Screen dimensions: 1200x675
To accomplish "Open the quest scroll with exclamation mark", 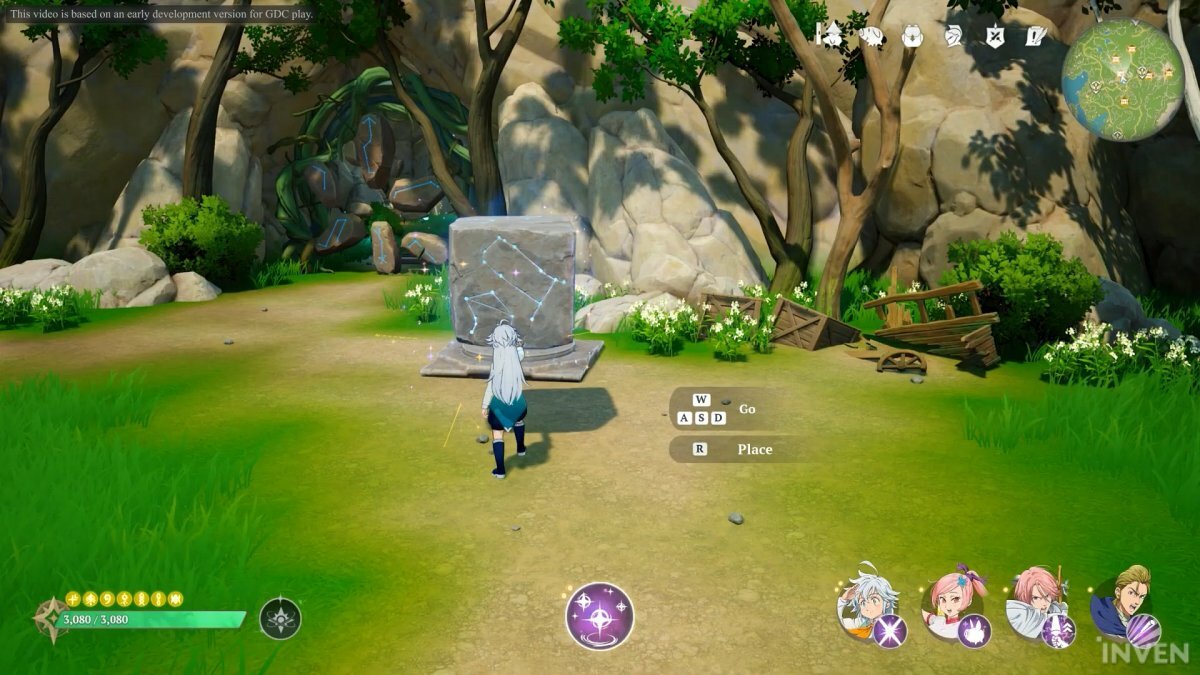I will 1035,36.
